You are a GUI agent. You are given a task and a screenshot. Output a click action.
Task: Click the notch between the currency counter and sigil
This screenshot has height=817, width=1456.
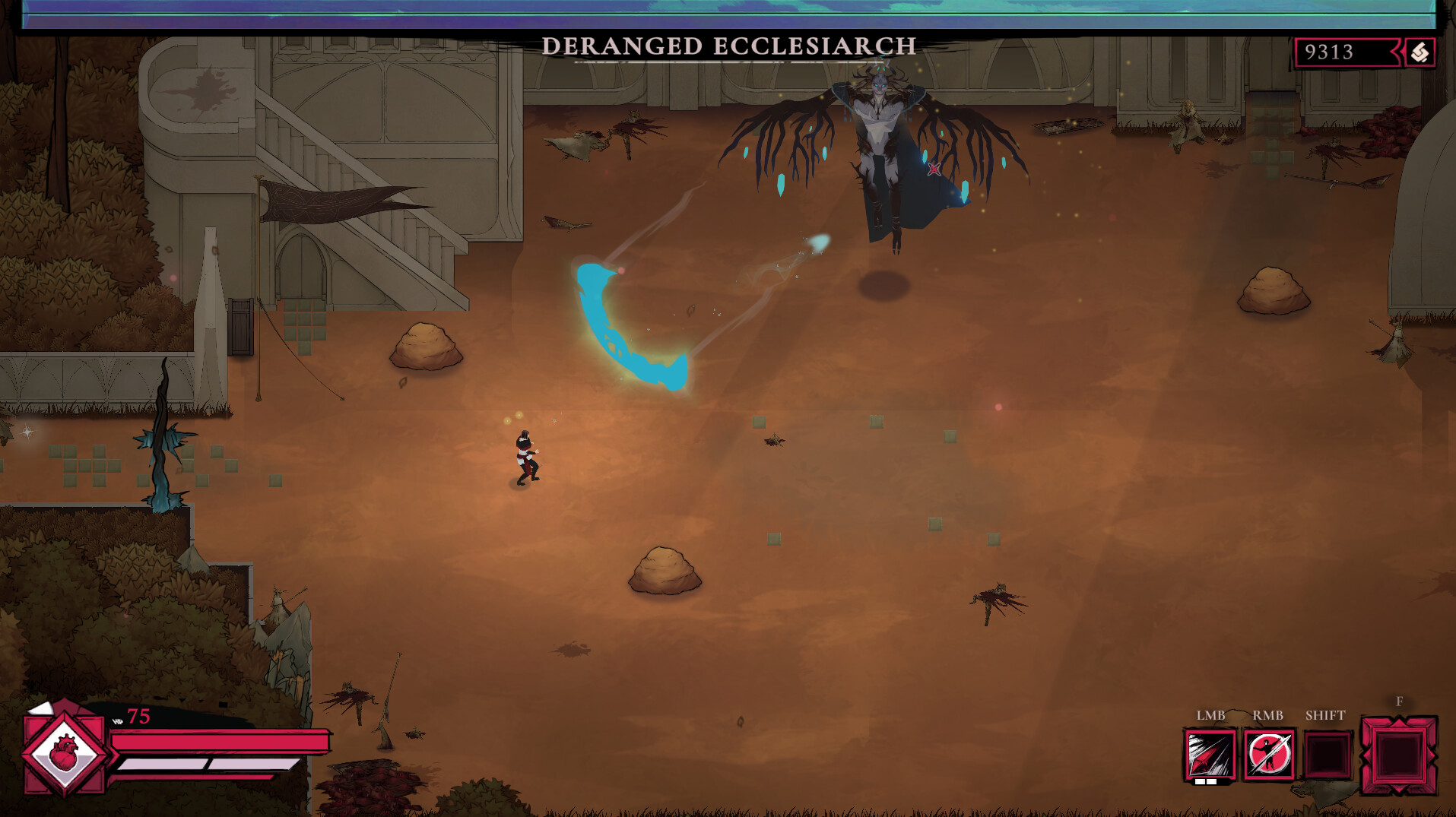click(1397, 50)
